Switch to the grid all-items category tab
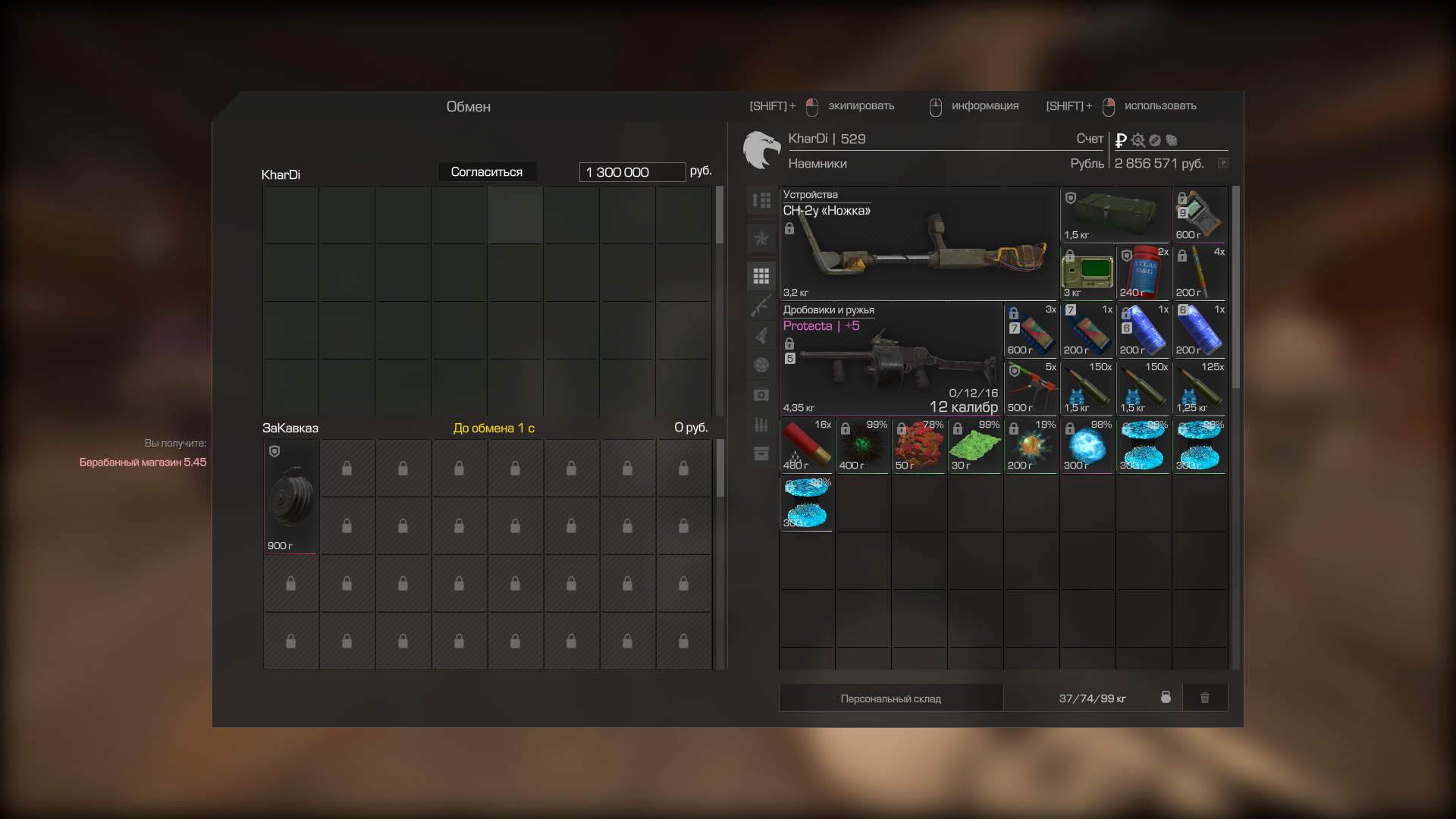Viewport: 1456px width, 819px height. point(761,276)
